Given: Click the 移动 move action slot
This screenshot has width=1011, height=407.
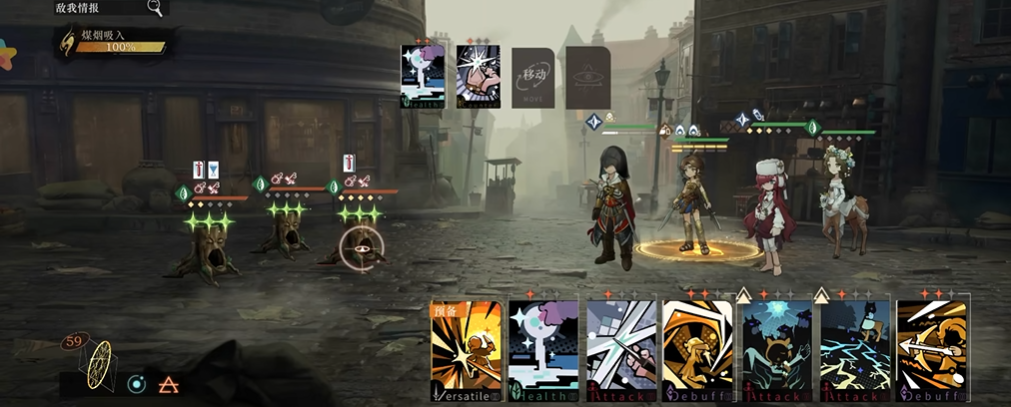Looking at the screenshot, I should point(533,76).
